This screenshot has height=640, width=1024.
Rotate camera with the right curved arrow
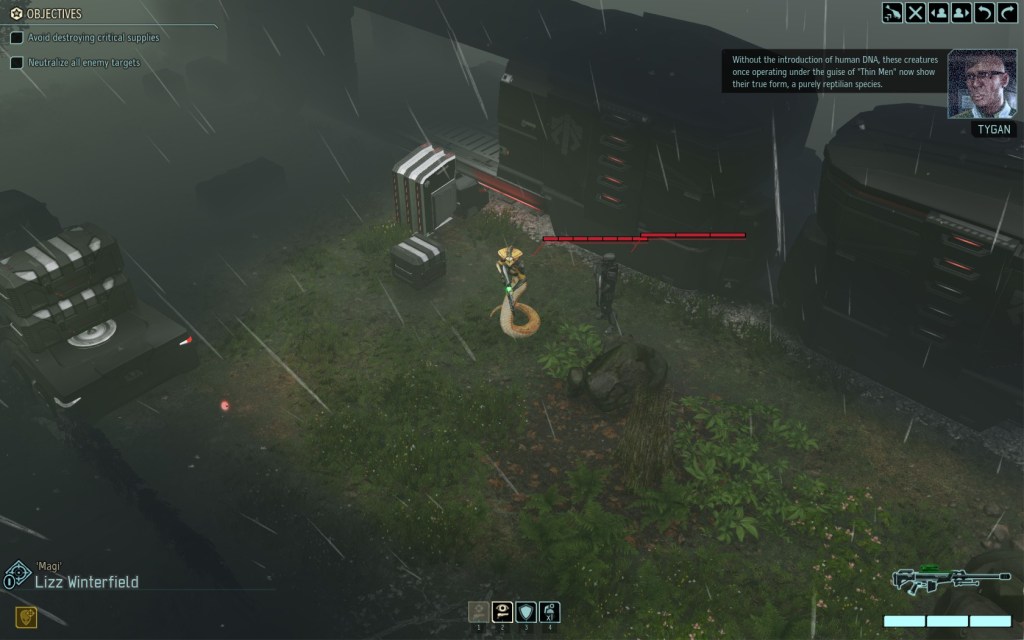coord(1008,13)
